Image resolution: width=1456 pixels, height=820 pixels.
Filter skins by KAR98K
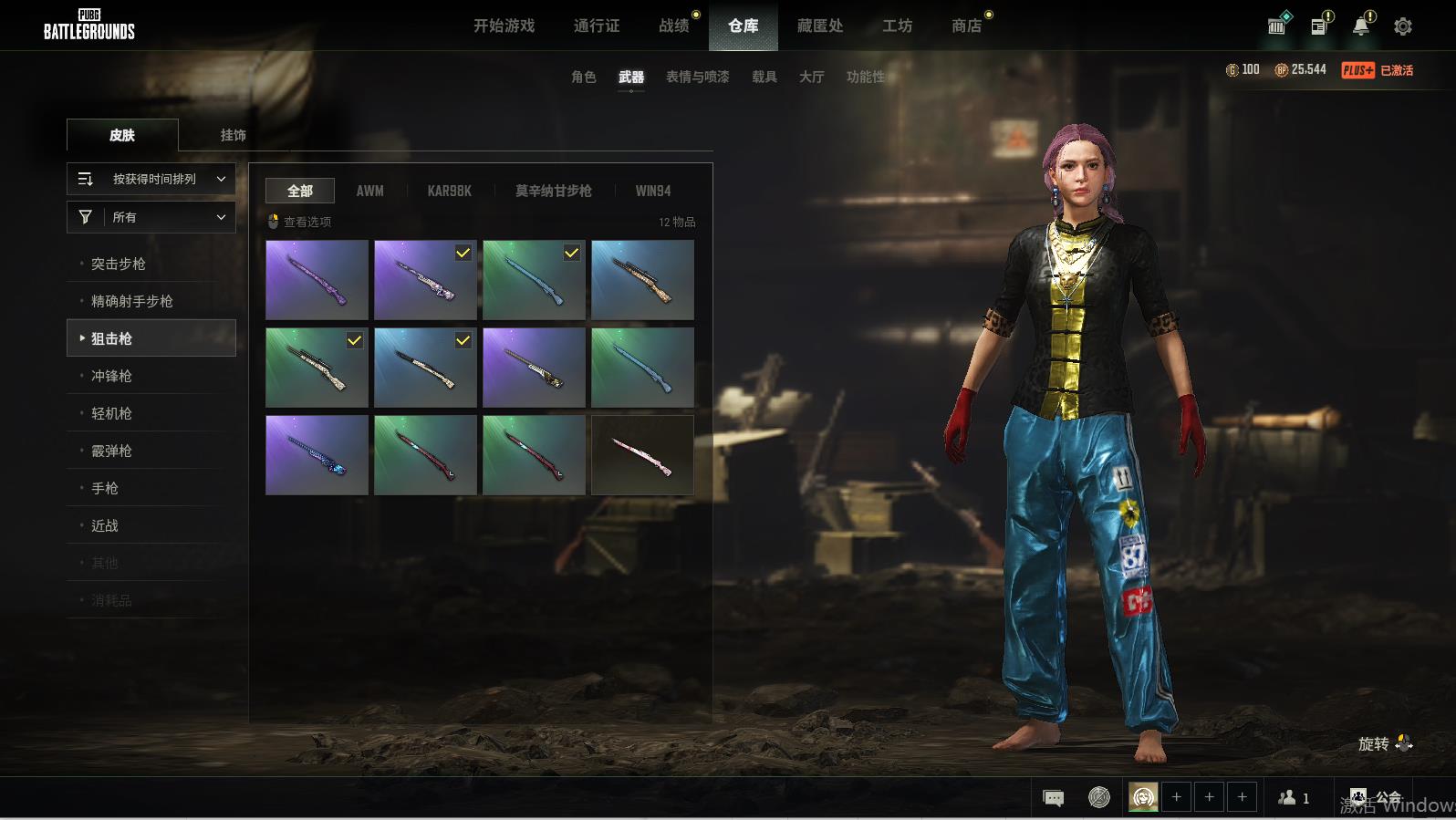(449, 191)
